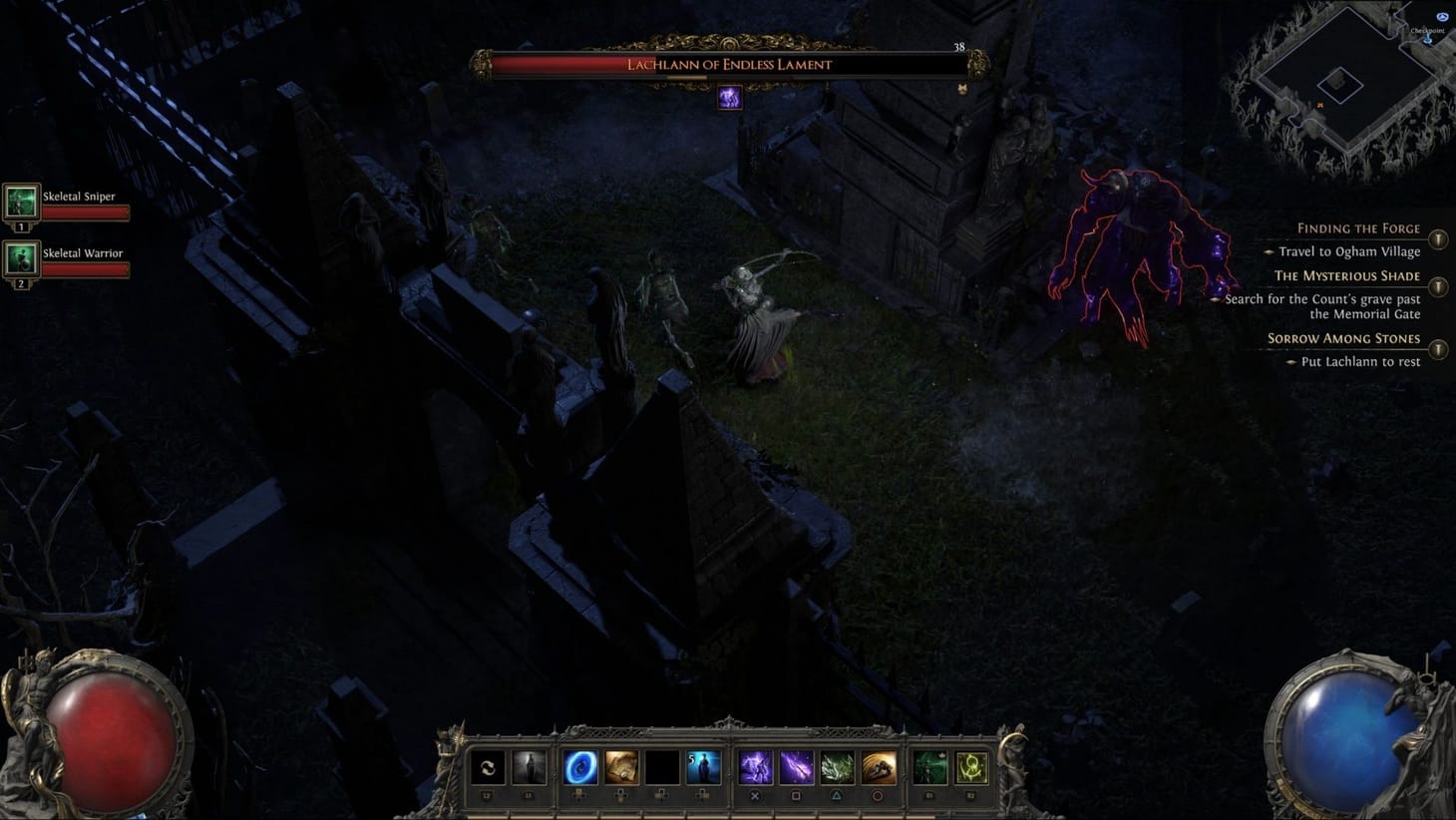The height and width of the screenshot is (820, 1456).
Task: Click the Skeletal Sniper minion portrait
Action: [x=22, y=203]
